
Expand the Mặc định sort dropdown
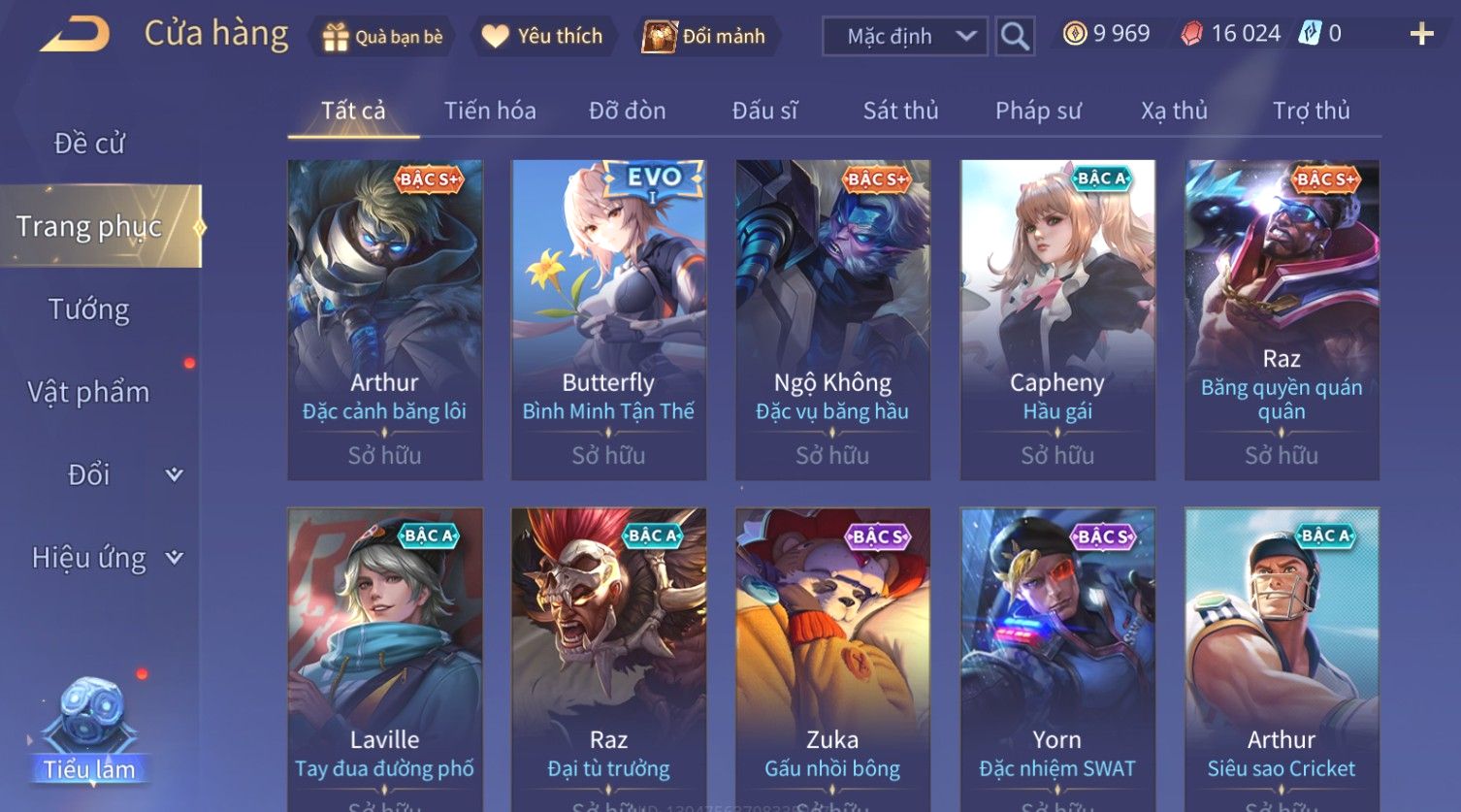[904, 37]
